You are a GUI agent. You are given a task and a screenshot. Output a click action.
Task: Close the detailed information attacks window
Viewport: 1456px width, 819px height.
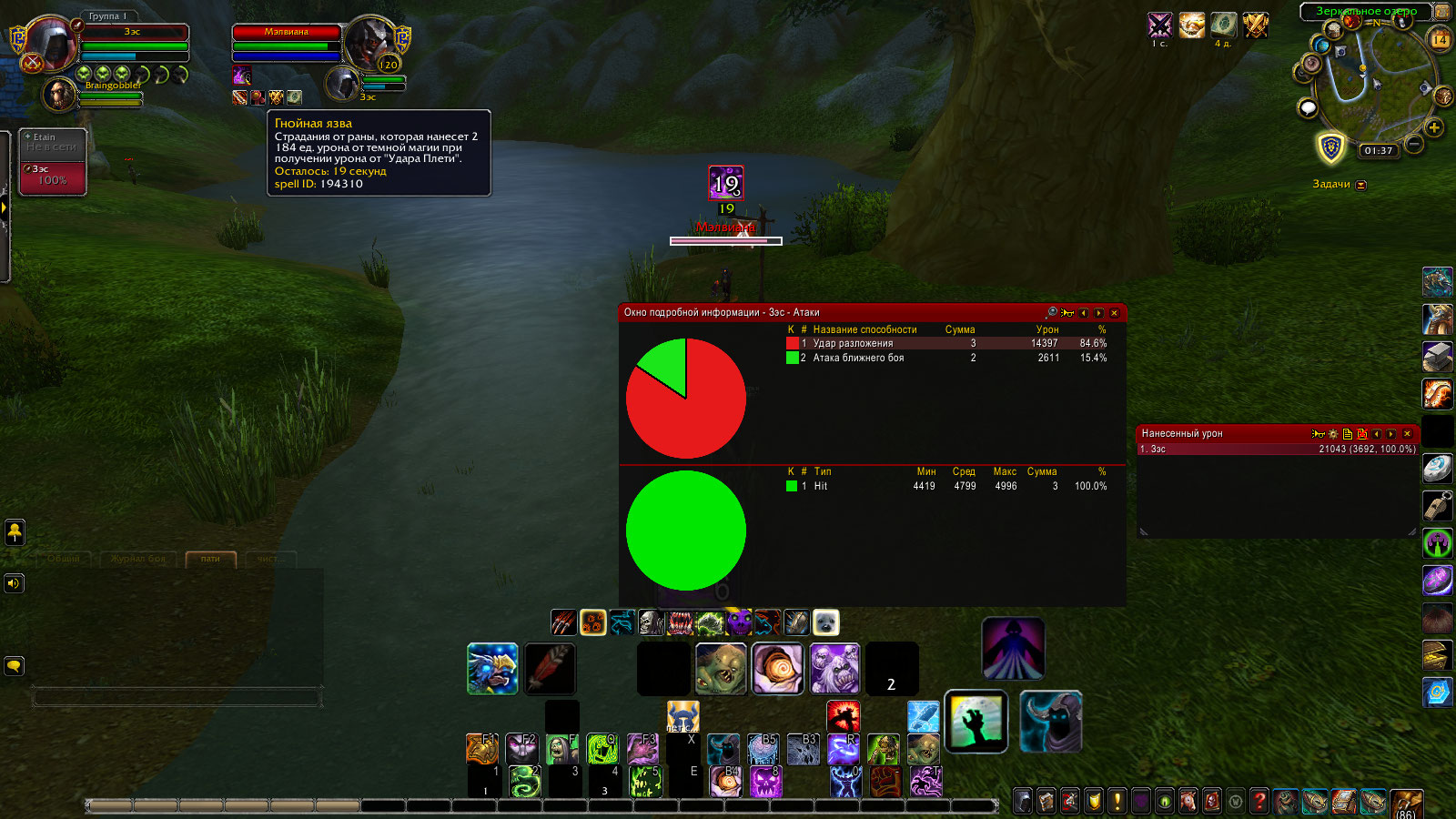click(1114, 313)
